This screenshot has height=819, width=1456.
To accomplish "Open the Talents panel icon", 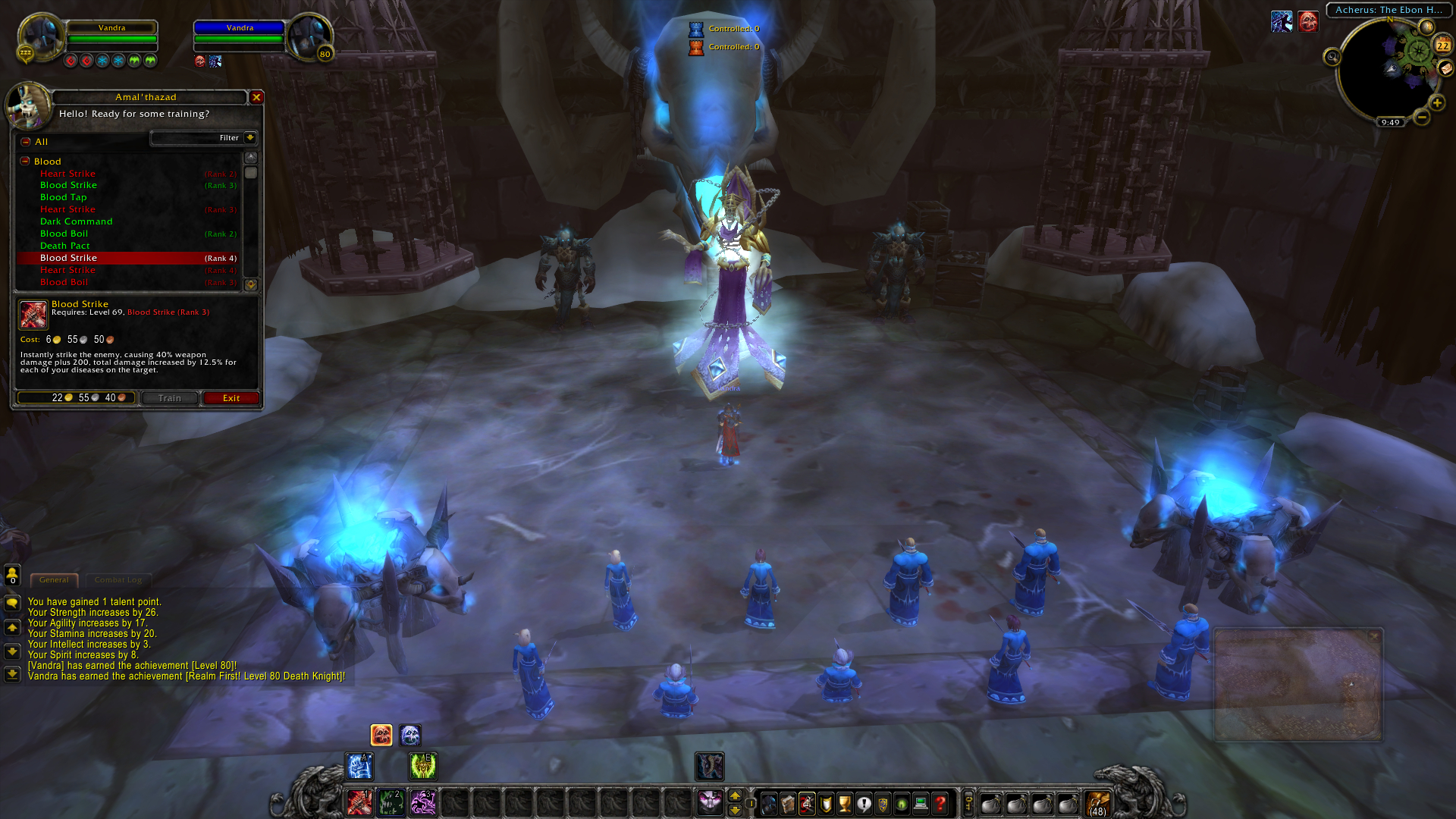I will tap(807, 804).
